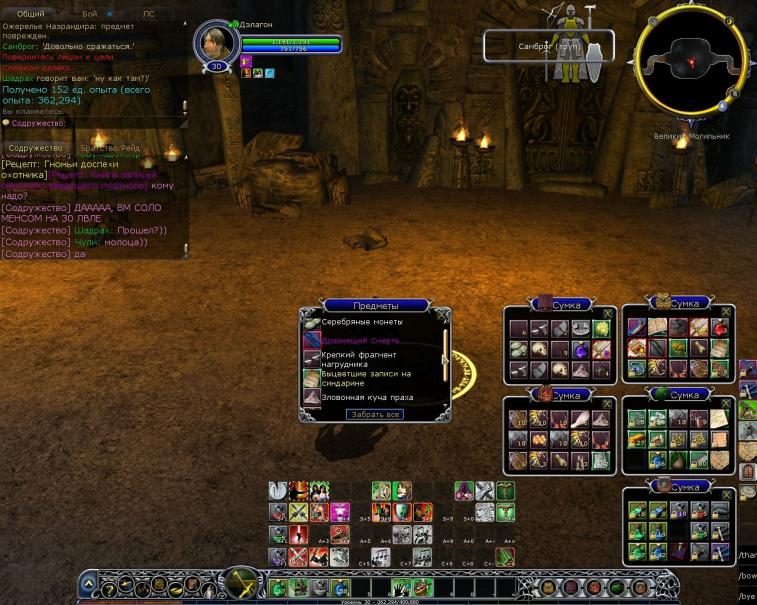Open the main menu arrow button
Screen dimensions: 757x605
tap(89, 583)
